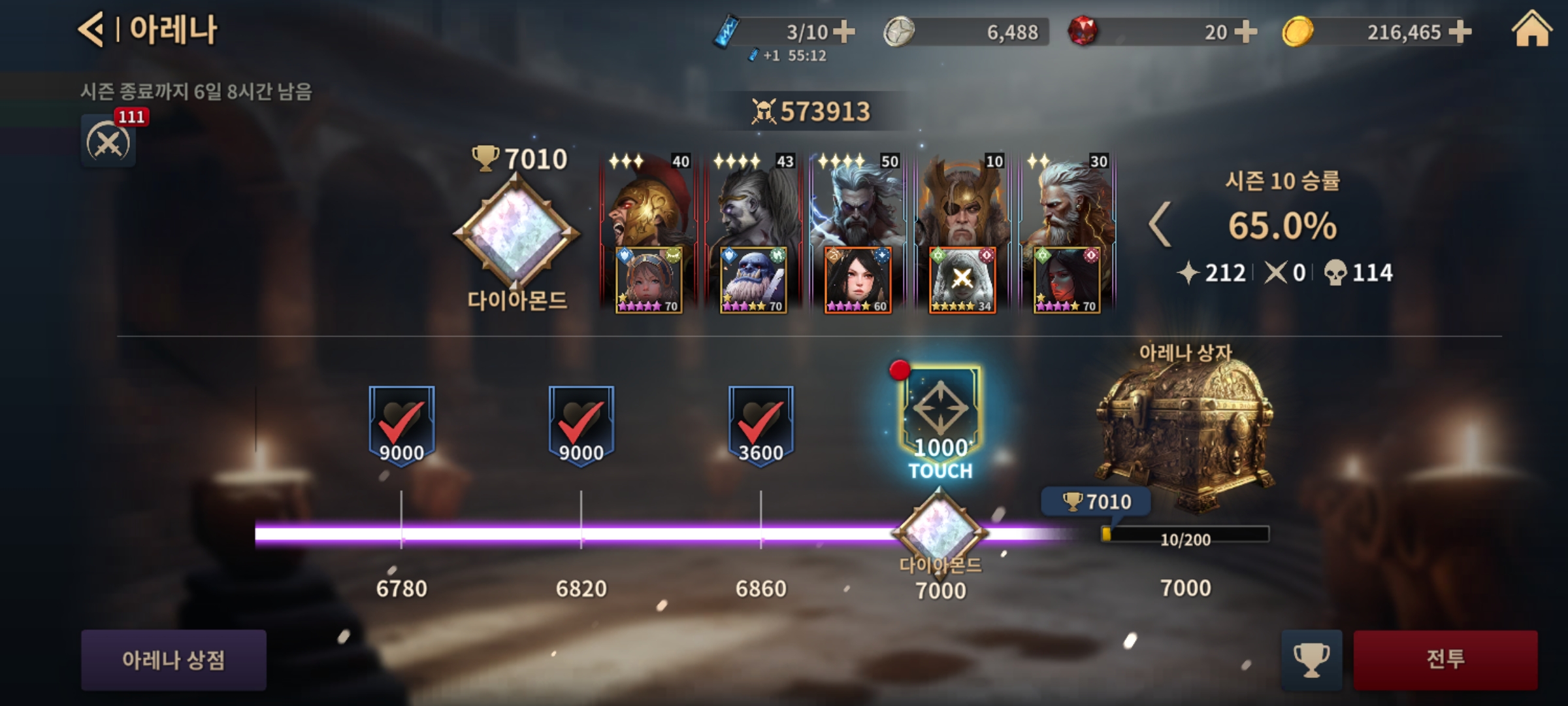Go back from the 아레나 screen
This screenshot has height=706, width=1568.
[x=91, y=30]
